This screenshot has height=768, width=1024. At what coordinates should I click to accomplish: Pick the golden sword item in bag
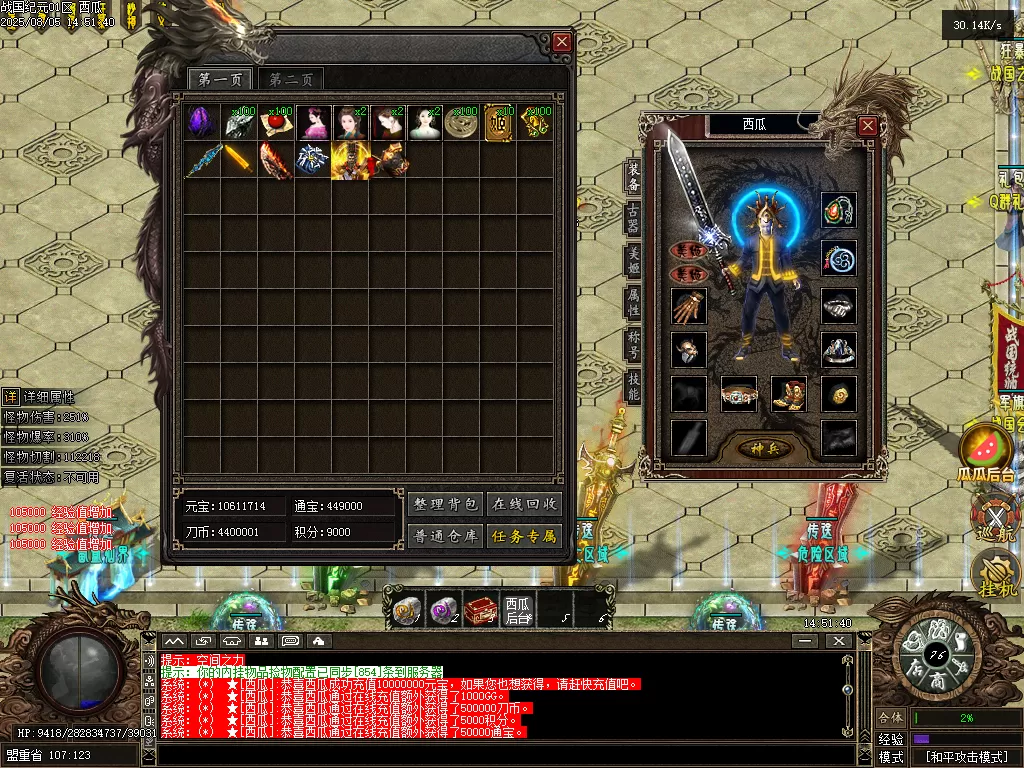pos(239,160)
